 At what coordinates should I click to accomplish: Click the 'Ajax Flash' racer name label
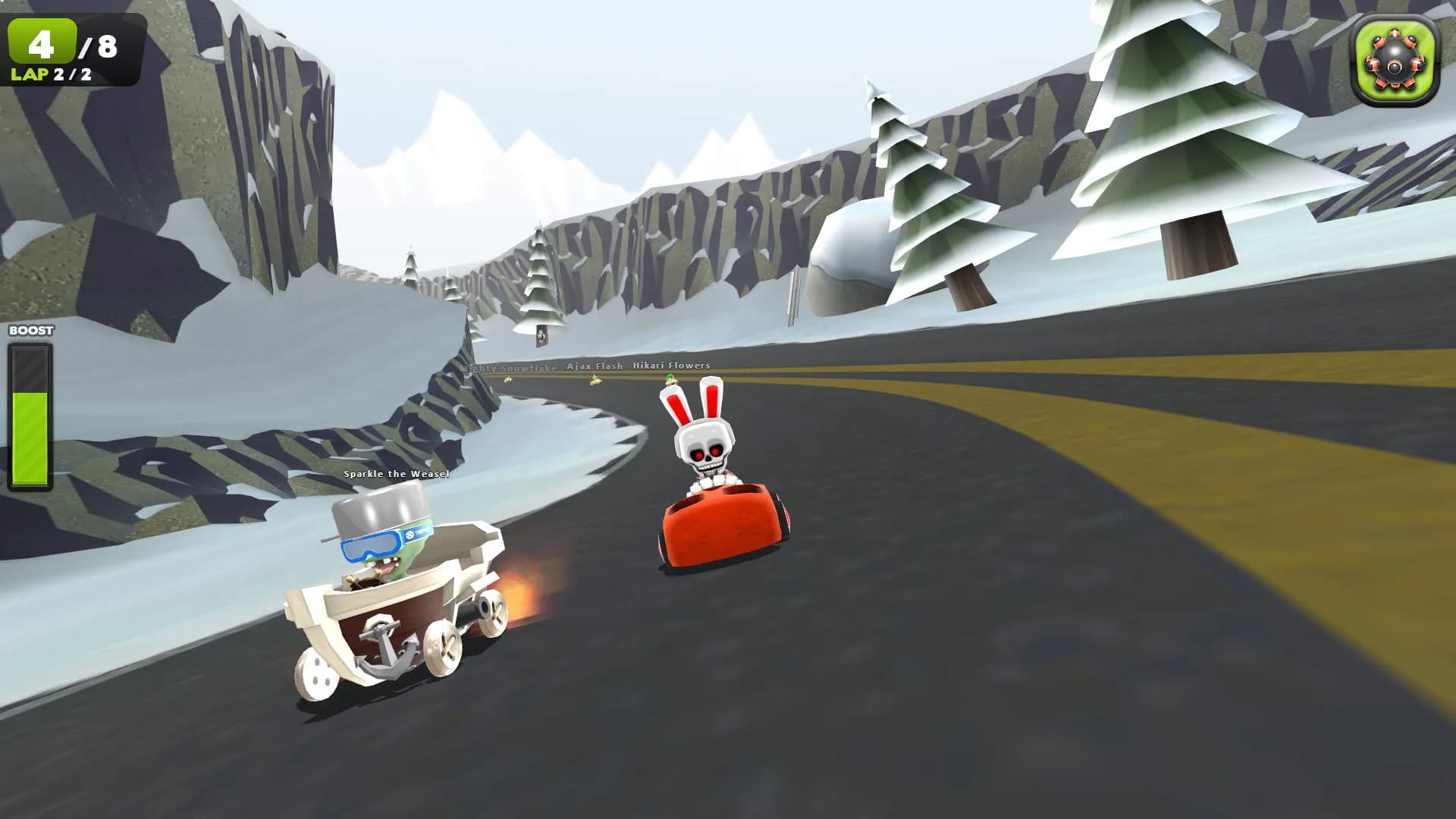[596, 366]
